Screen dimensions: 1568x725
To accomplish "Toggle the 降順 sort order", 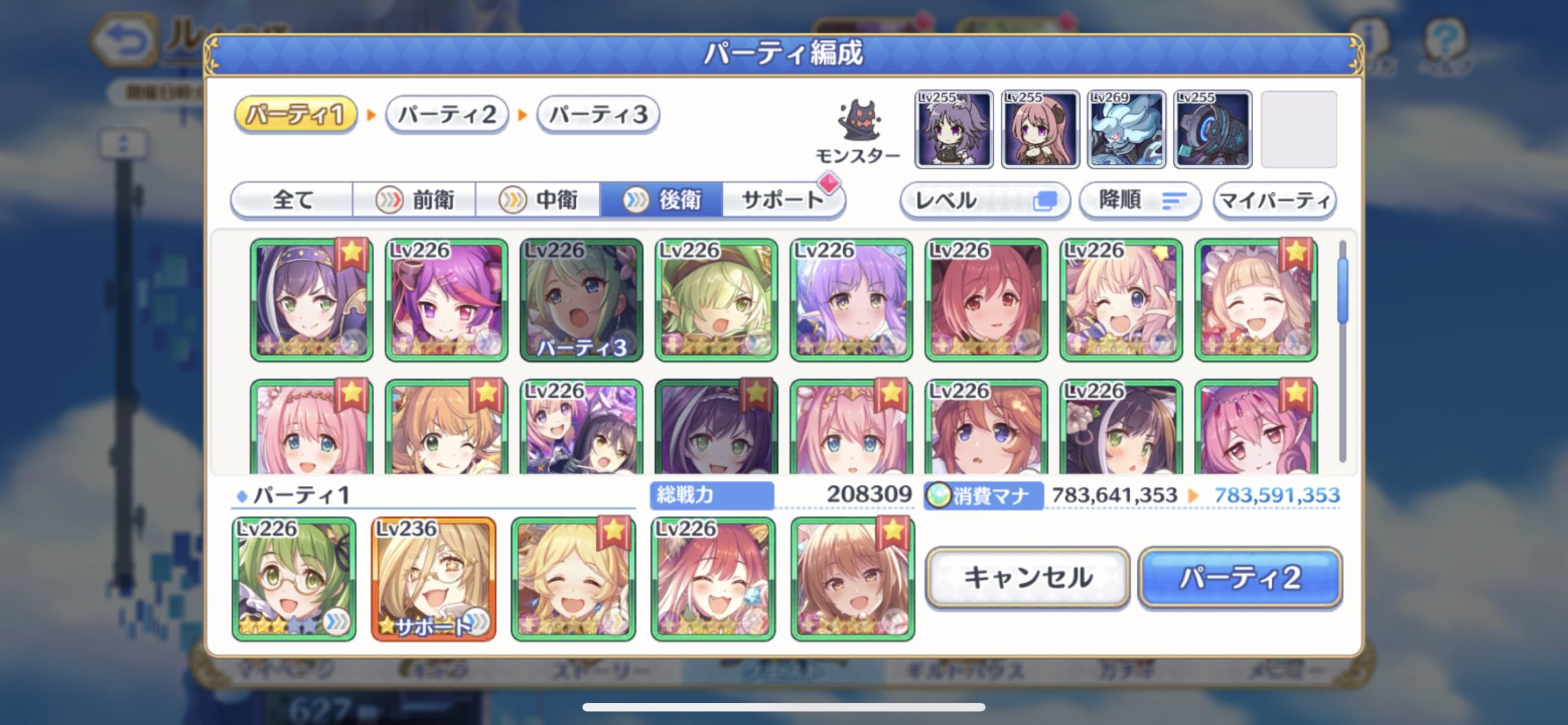I will click(1139, 200).
